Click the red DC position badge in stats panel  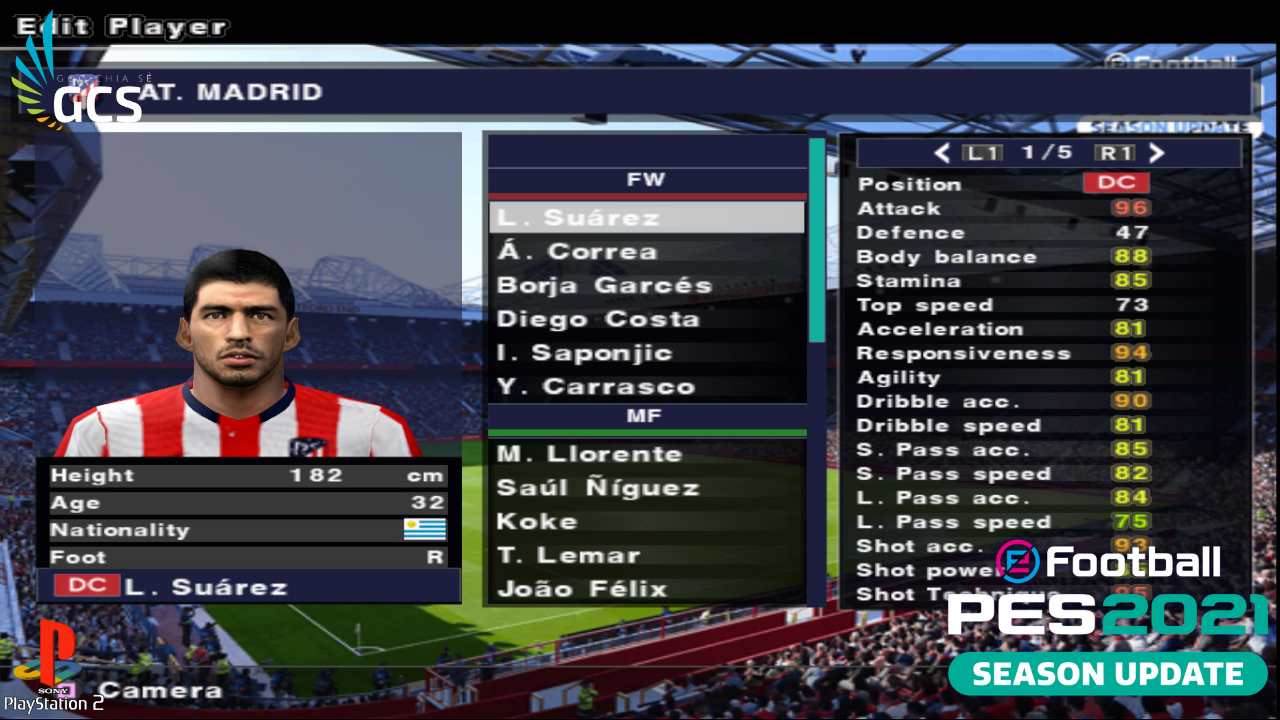(1119, 183)
